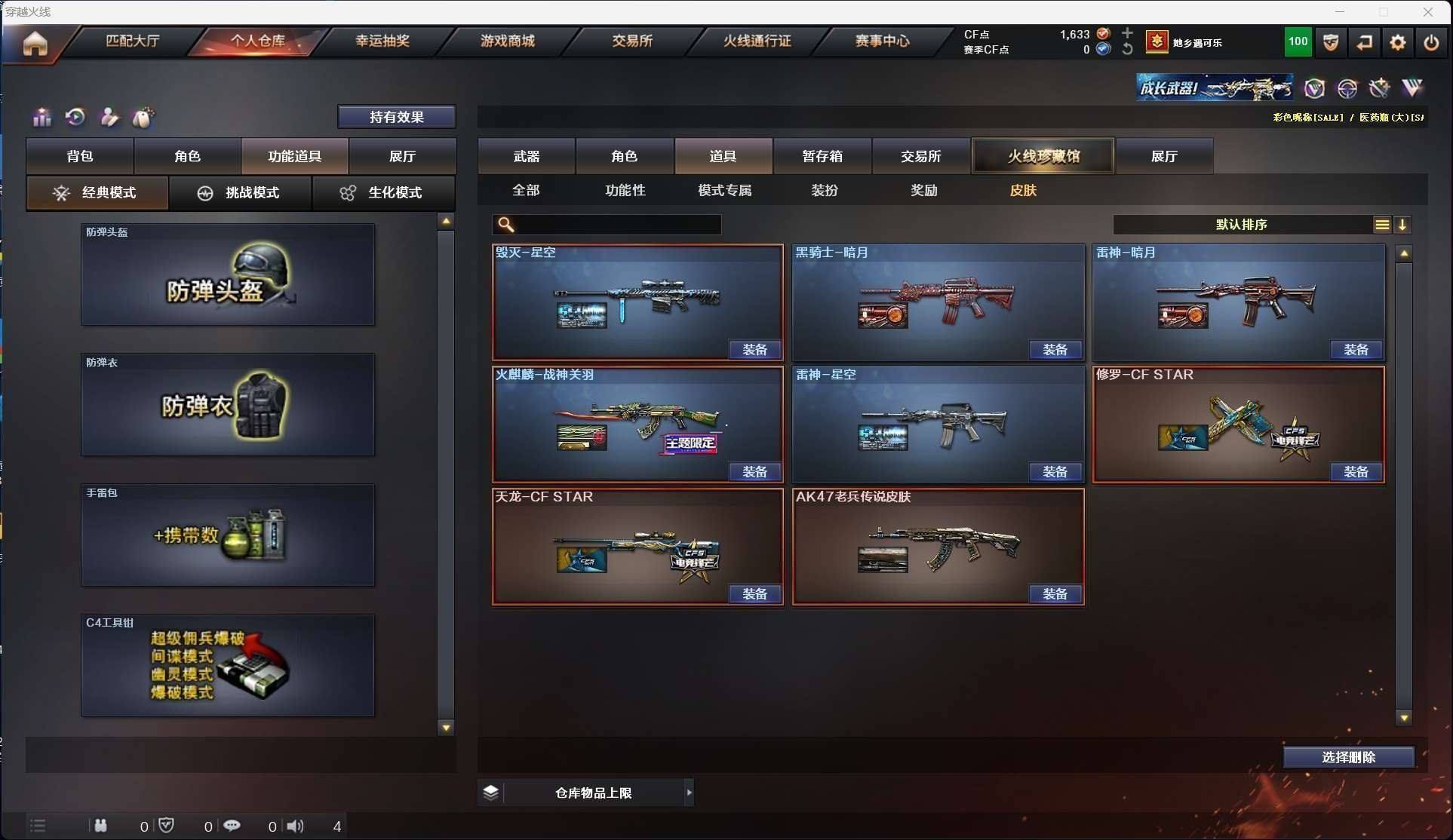The height and width of the screenshot is (840, 1453).
Task: Show the 功能性 item filter
Action: (x=625, y=191)
